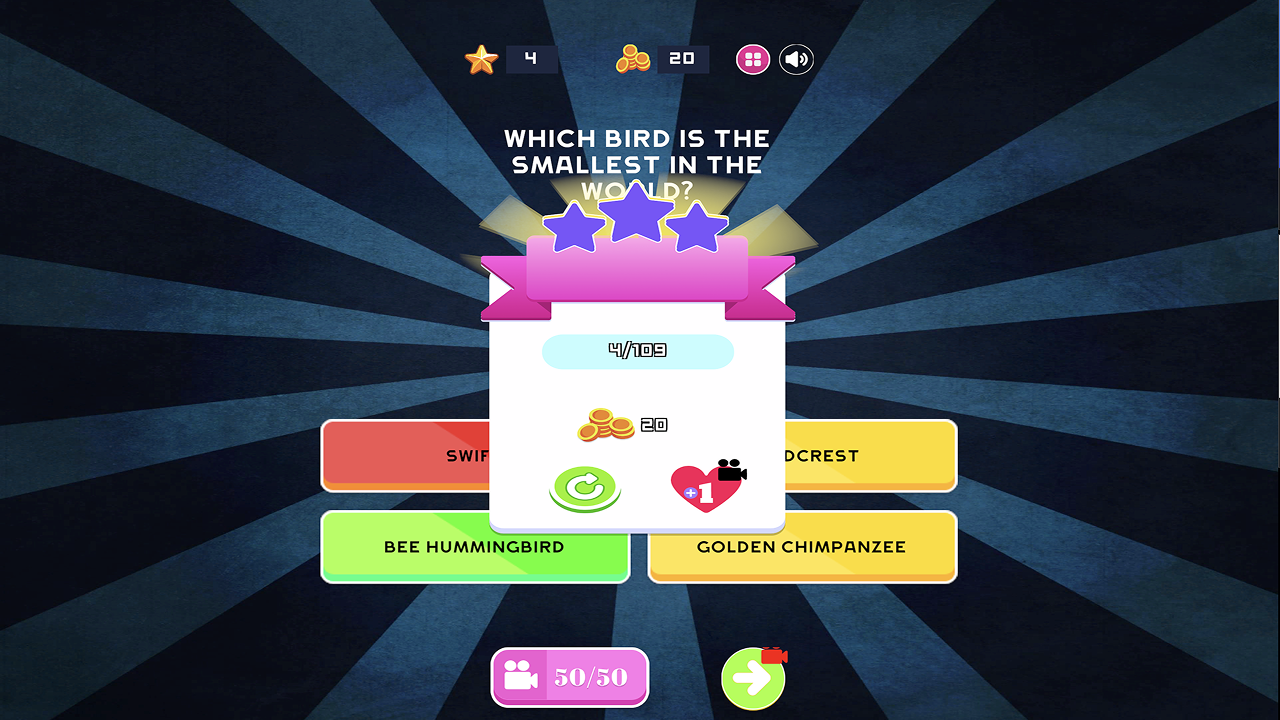Click the 4/103 progress indicator
Screen dimensions: 1280x720
637,351
